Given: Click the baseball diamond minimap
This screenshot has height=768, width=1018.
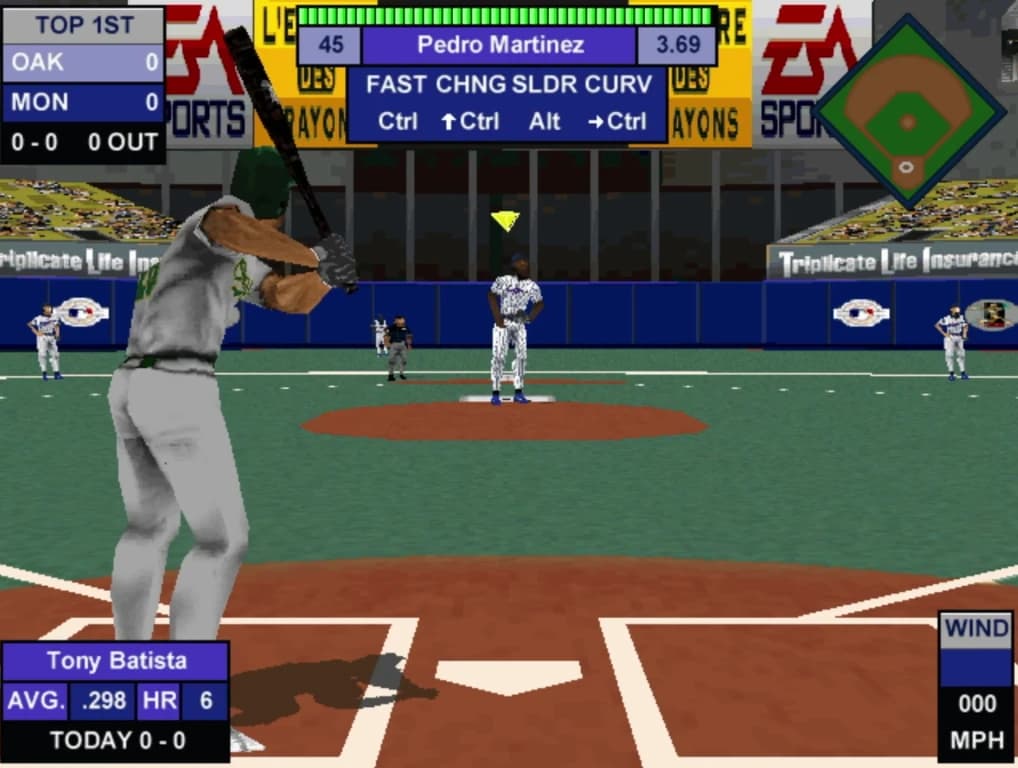Looking at the screenshot, I should point(908,112).
